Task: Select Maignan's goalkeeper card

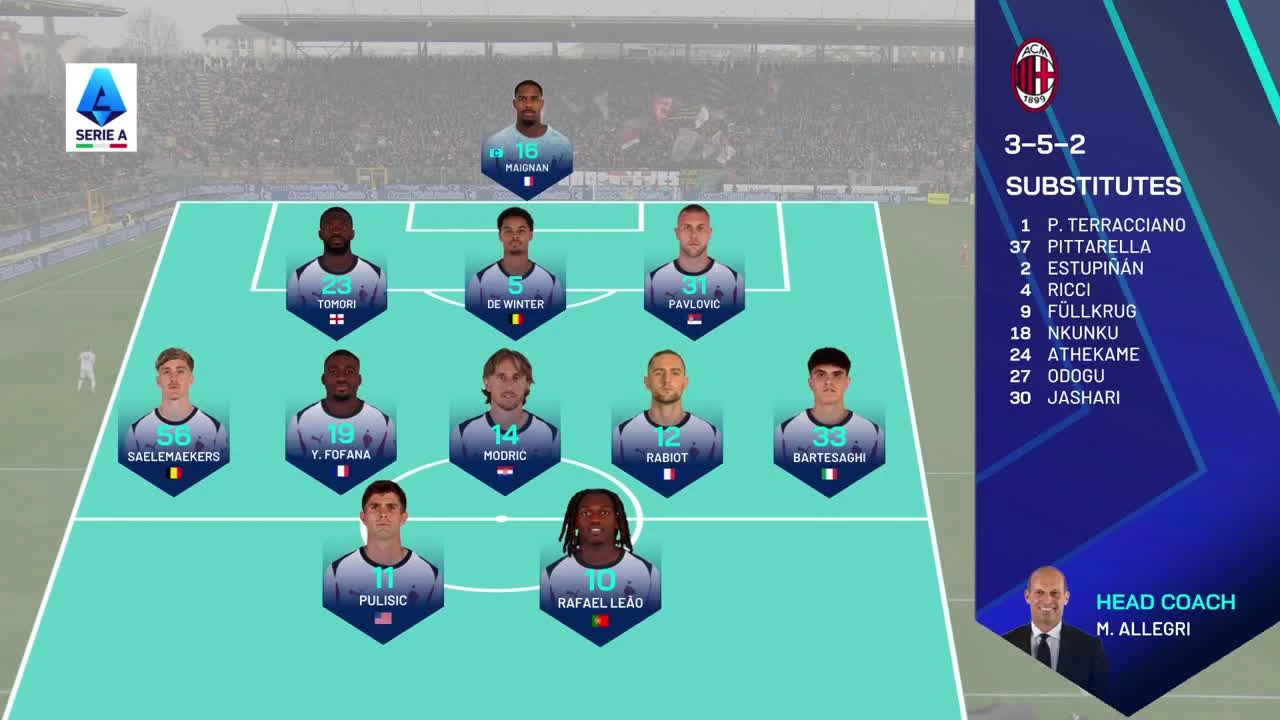Action: tap(526, 150)
